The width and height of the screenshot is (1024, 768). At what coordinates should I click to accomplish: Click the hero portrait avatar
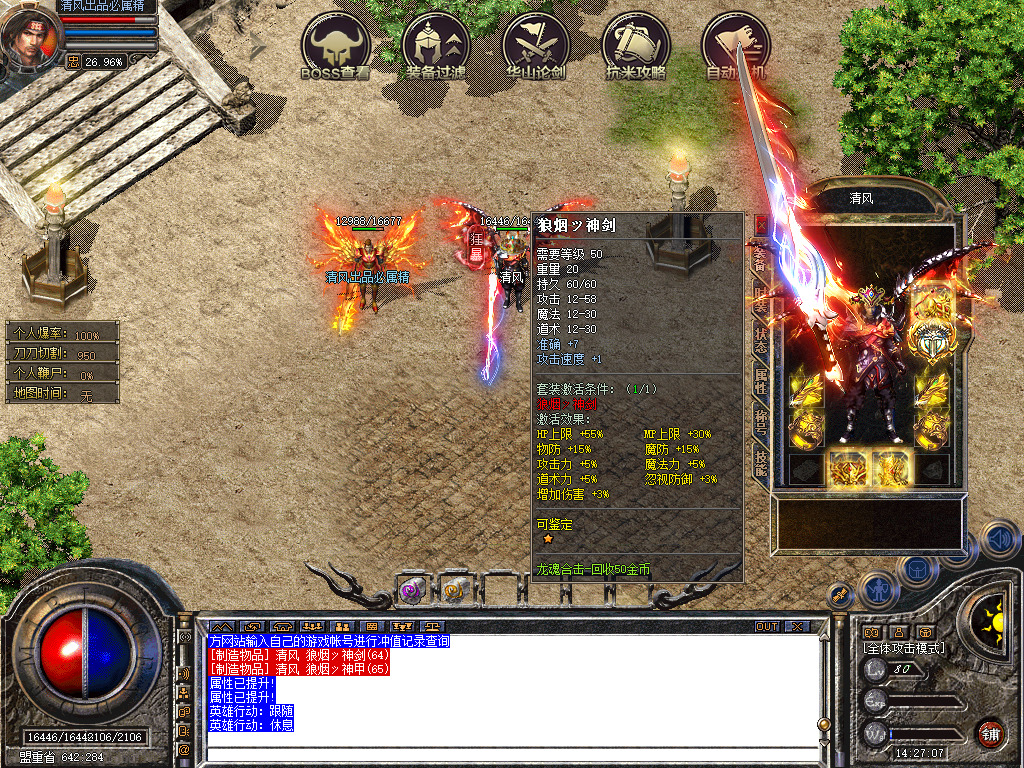(x=30, y=37)
